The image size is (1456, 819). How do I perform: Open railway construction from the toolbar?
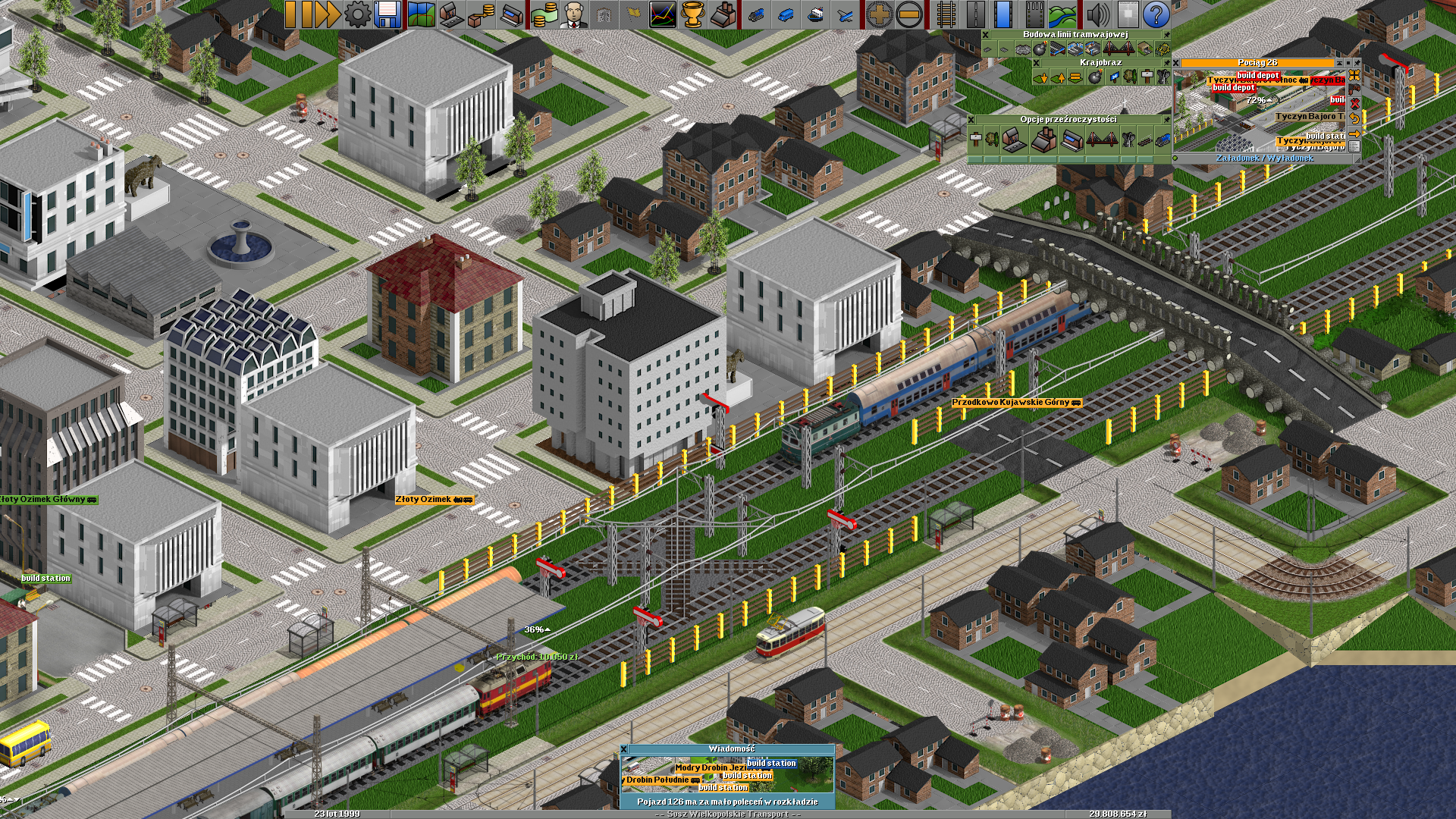tap(946, 14)
